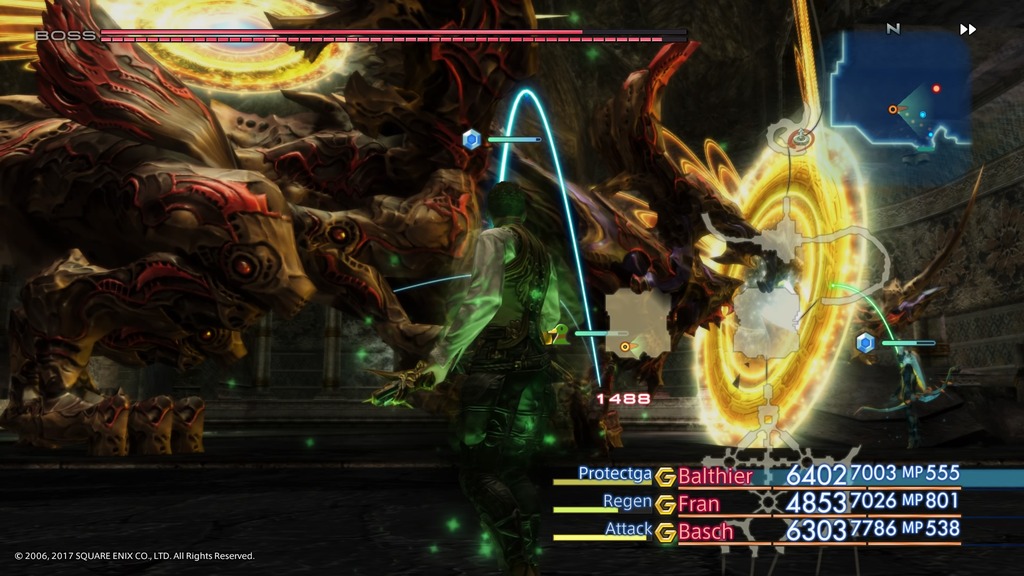Toggle Balthier's gambit G icon
Image resolution: width=1024 pixels, height=576 pixels.
pos(666,477)
